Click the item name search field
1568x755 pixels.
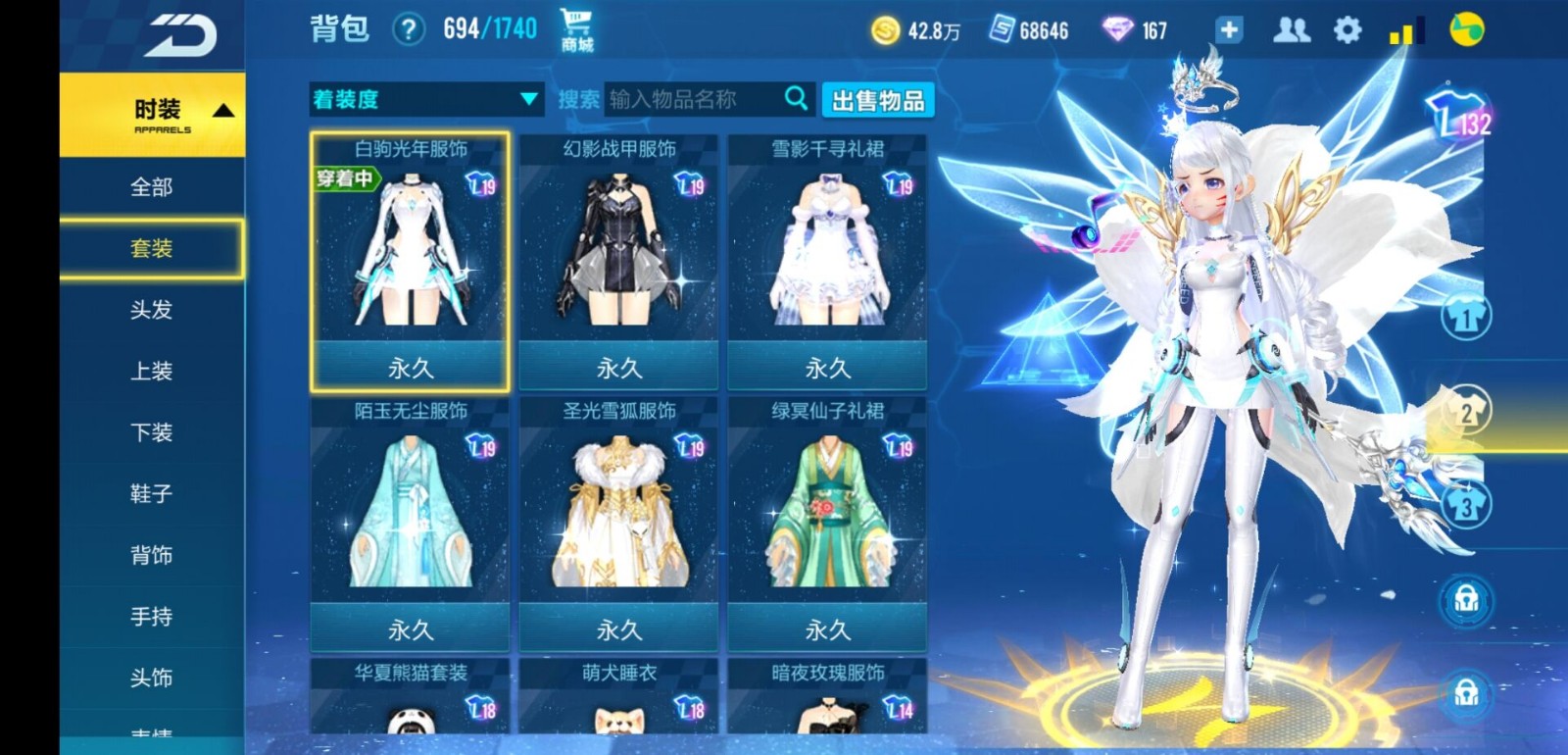tap(694, 99)
